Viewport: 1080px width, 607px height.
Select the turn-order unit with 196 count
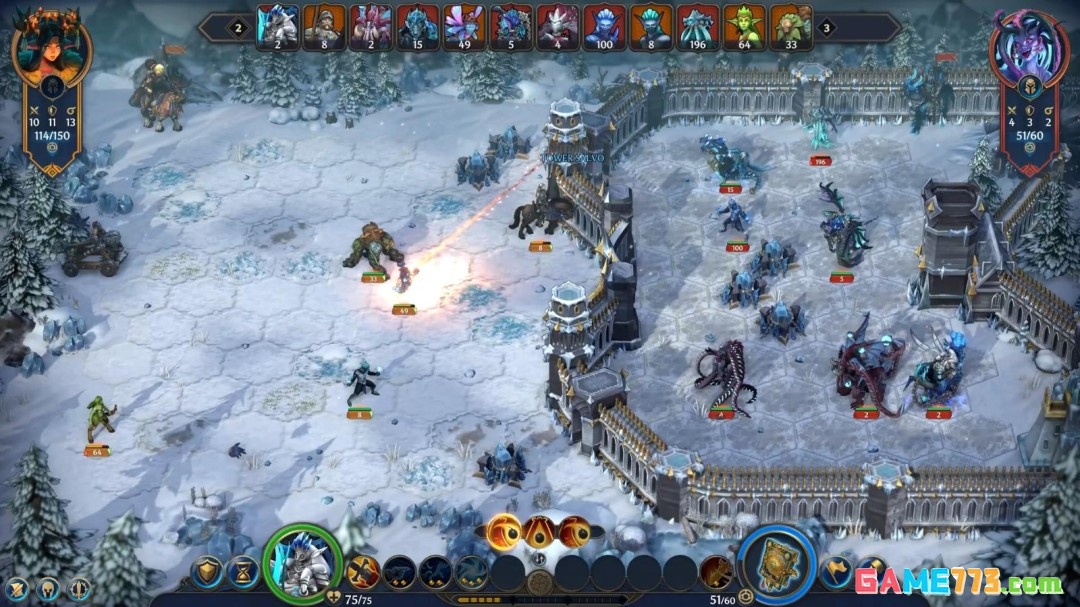pos(696,27)
